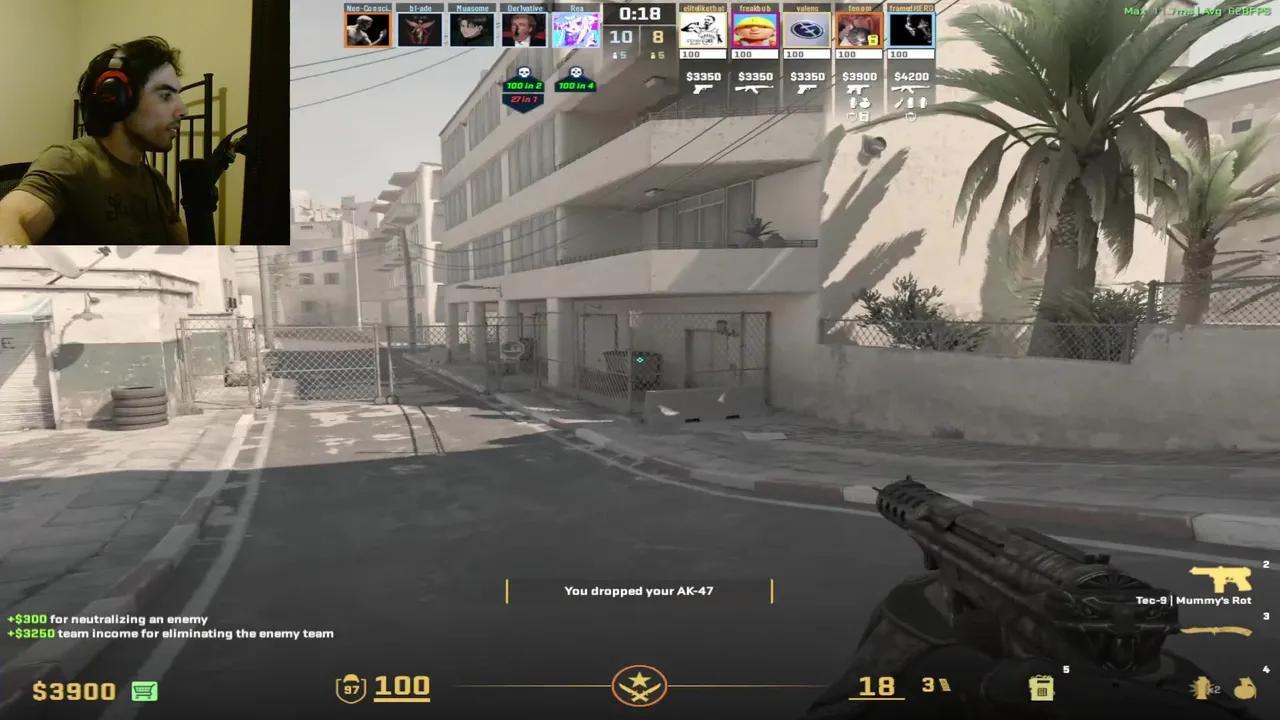The image size is (1280, 720).
Task: Click the armor helmet icon showing 97
Action: point(349,687)
